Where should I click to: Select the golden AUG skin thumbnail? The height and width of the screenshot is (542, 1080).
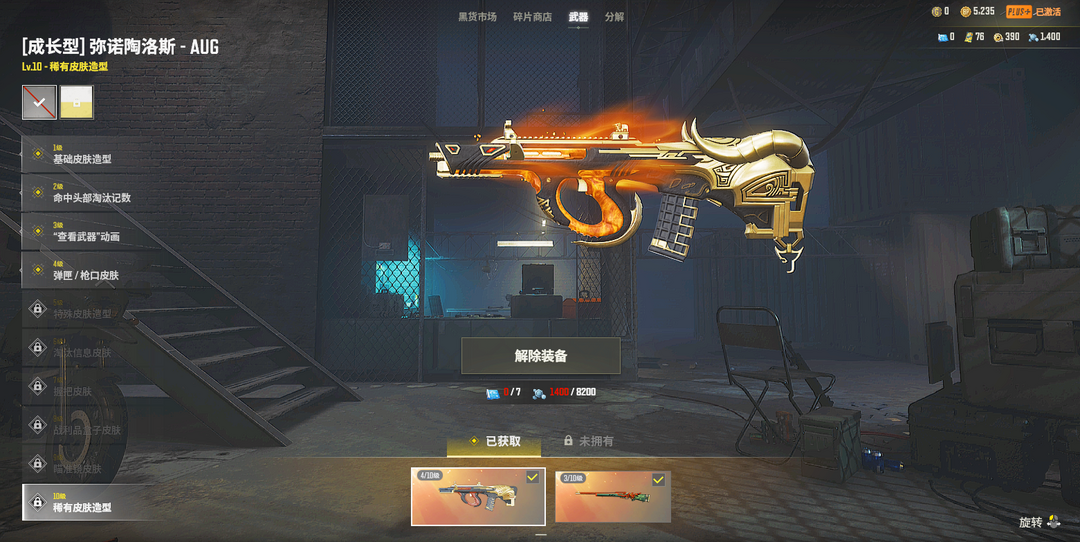478,496
